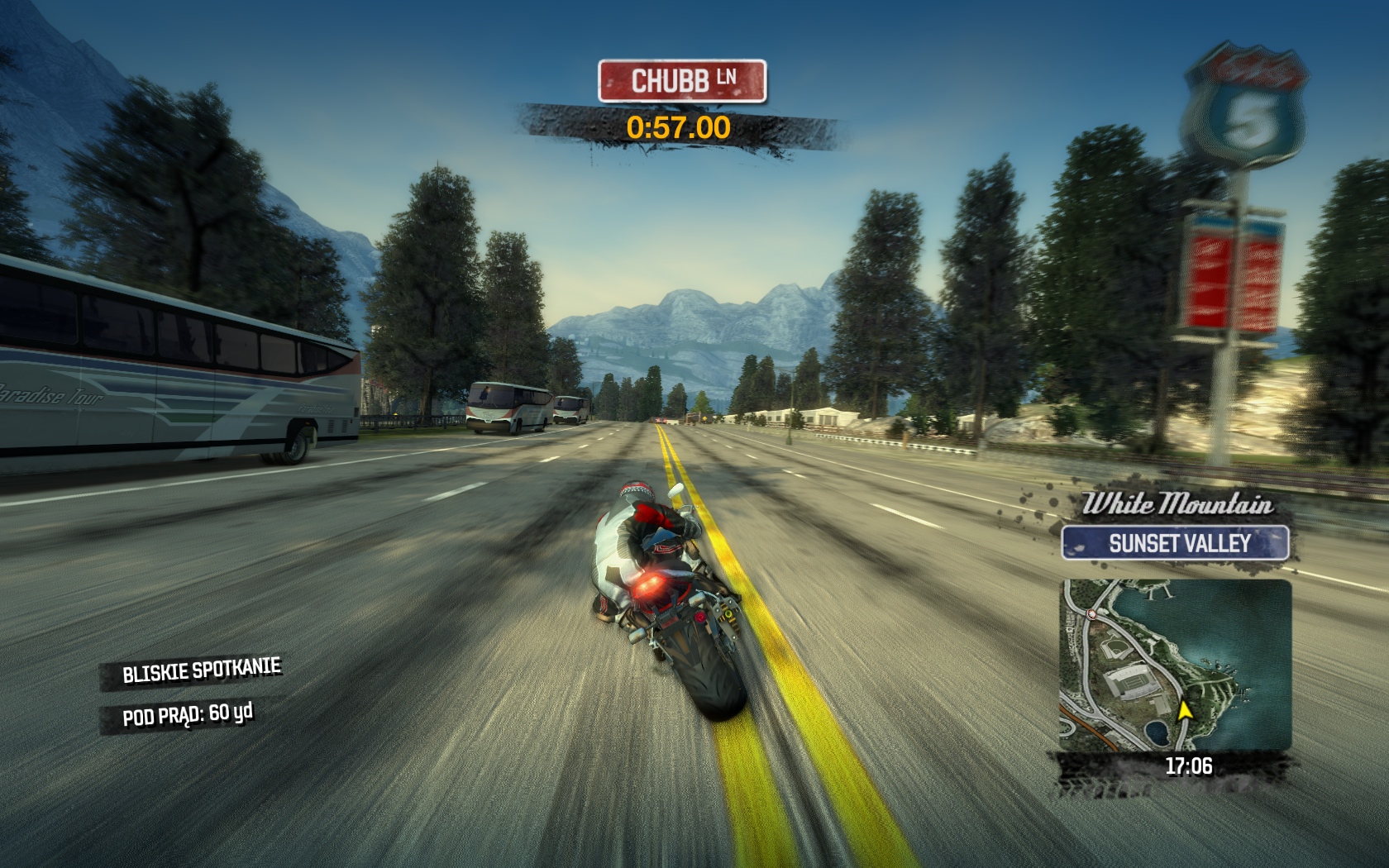Image resolution: width=1389 pixels, height=868 pixels.
Task: Click the Sunset Valley district label
Action: point(1175,543)
